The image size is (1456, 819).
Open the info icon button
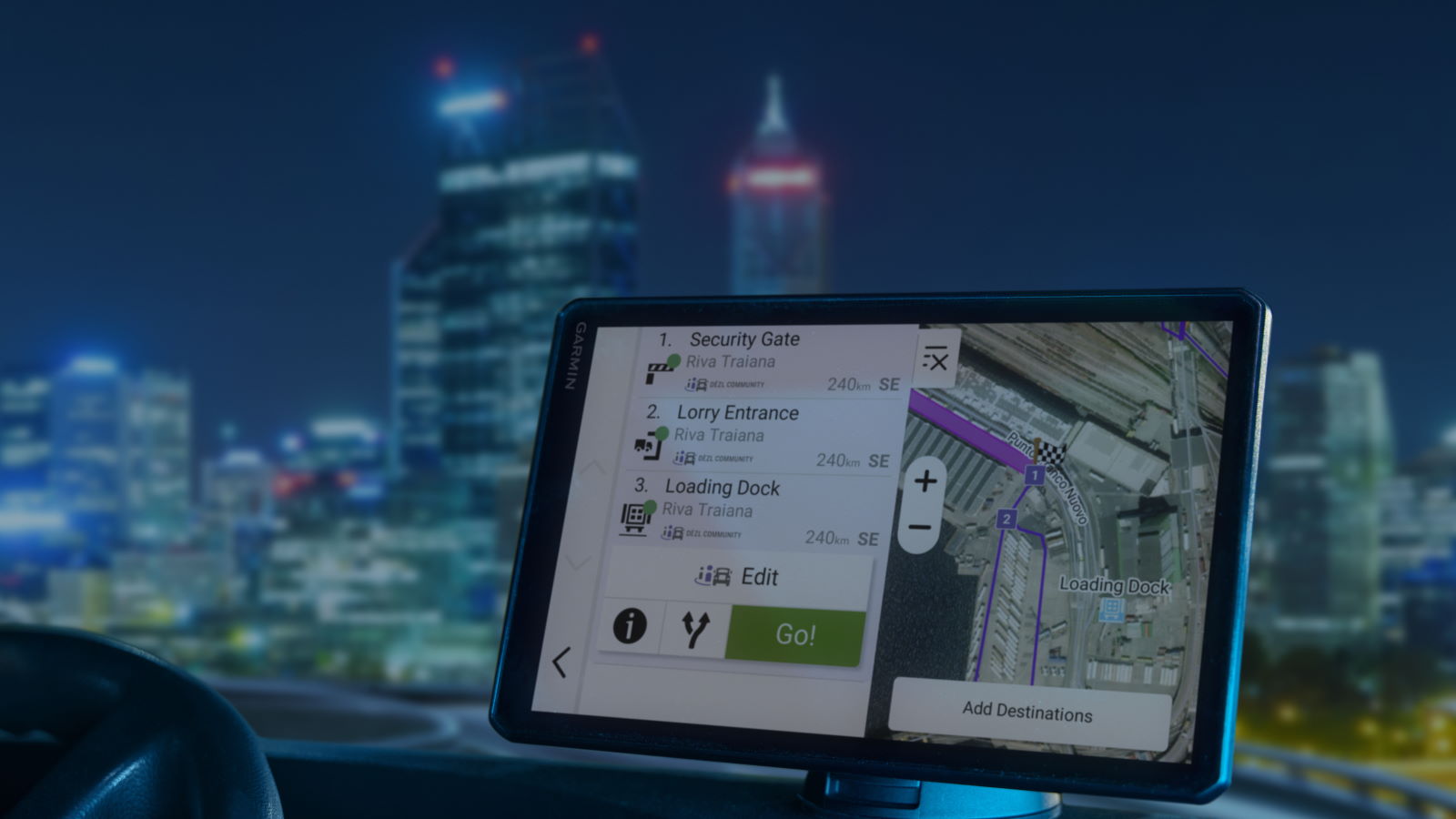pyautogui.click(x=630, y=625)
